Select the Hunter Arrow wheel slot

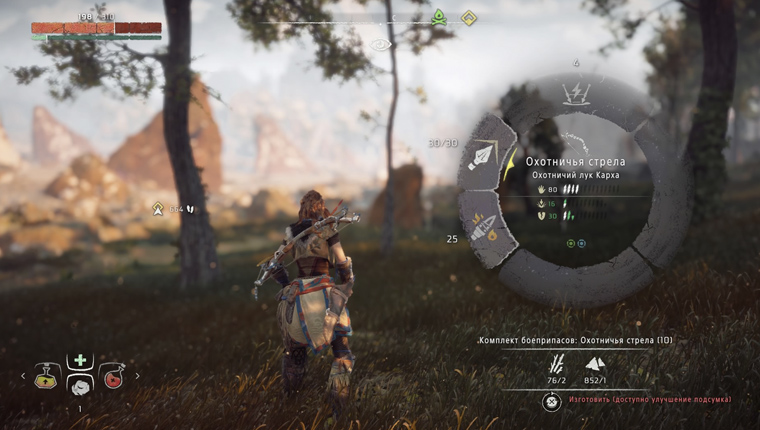point(485,156)
